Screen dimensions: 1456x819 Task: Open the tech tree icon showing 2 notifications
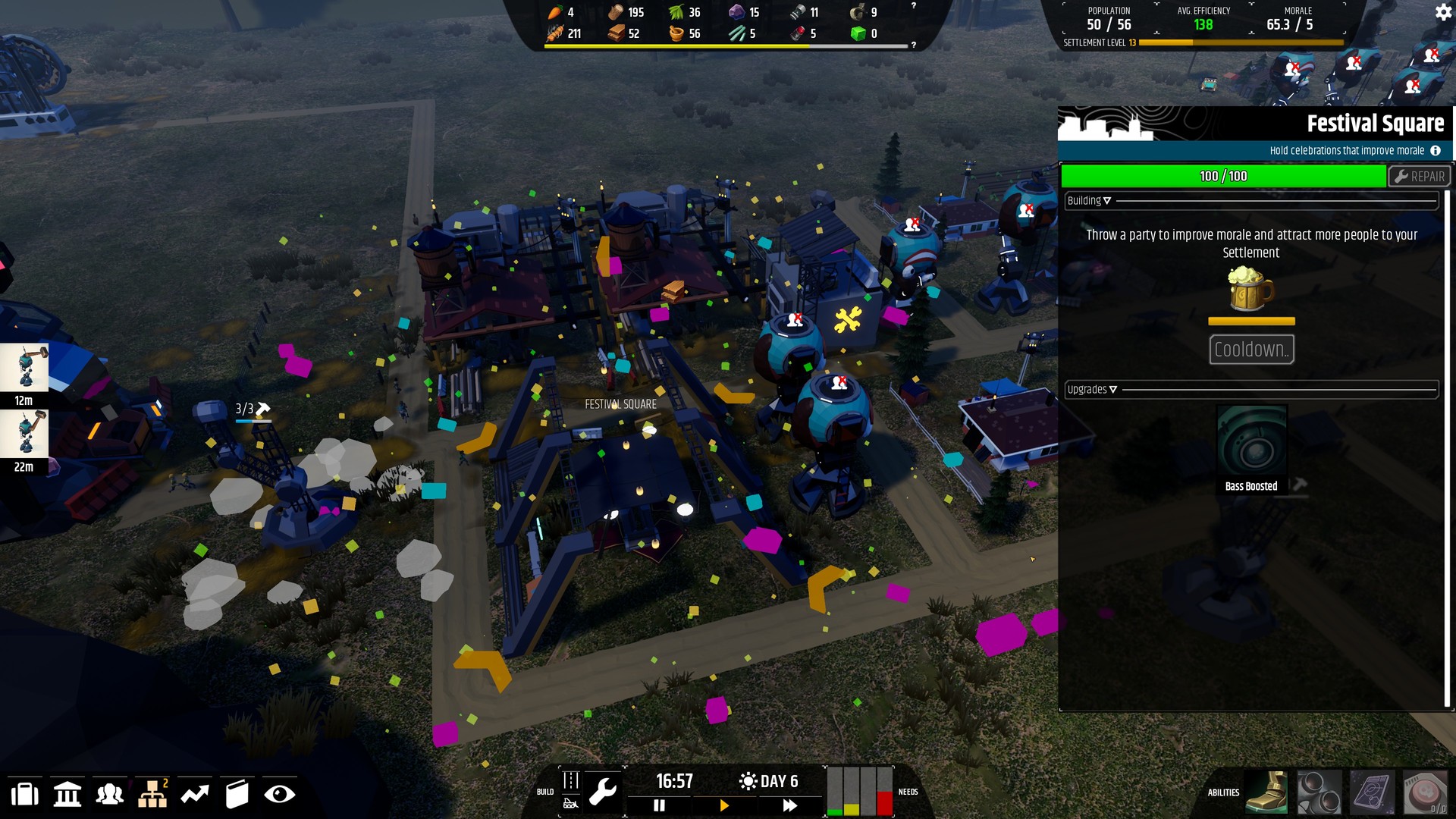tap(151, 793)
